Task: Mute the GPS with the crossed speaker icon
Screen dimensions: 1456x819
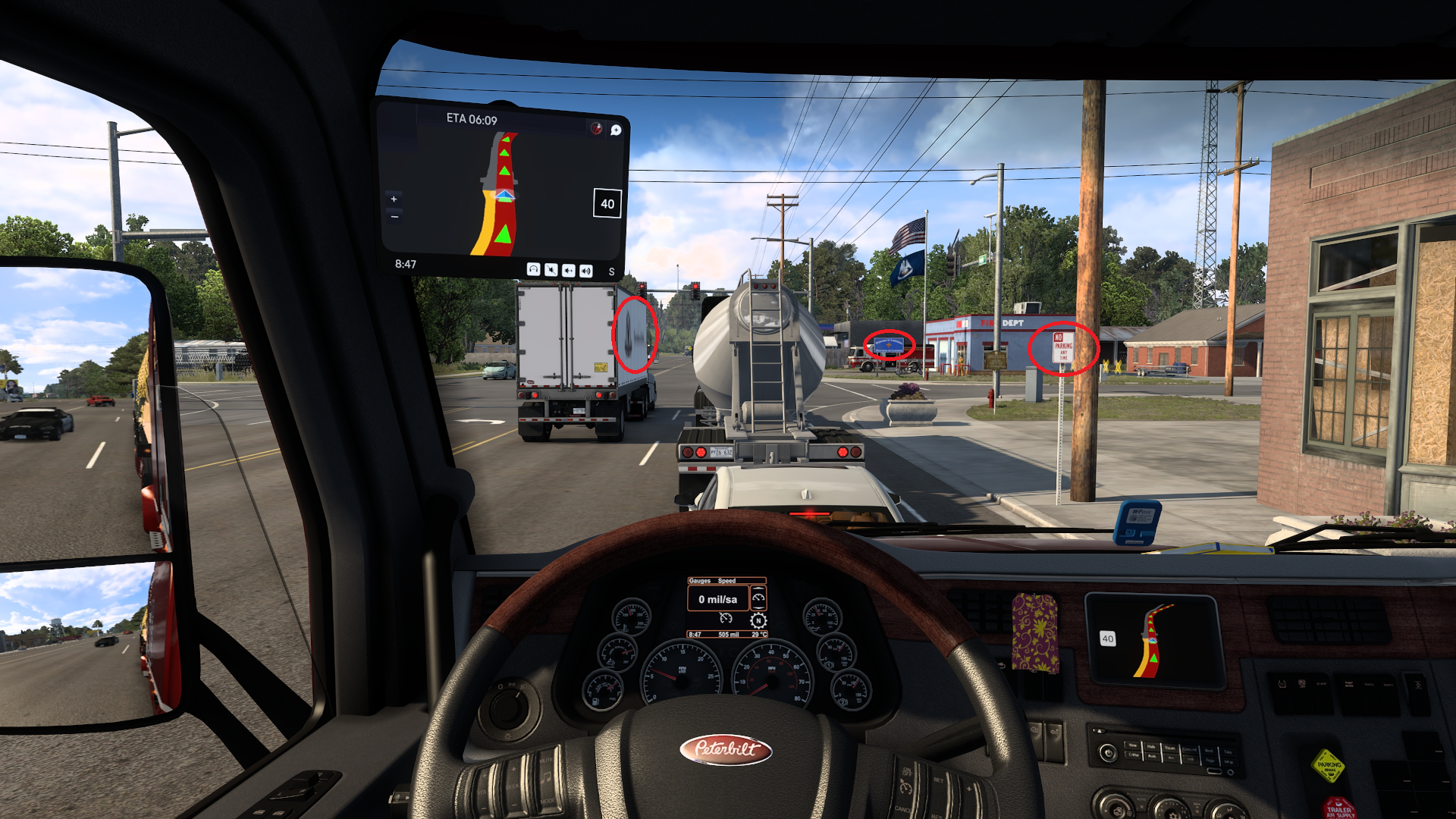Action: point(551,271)
